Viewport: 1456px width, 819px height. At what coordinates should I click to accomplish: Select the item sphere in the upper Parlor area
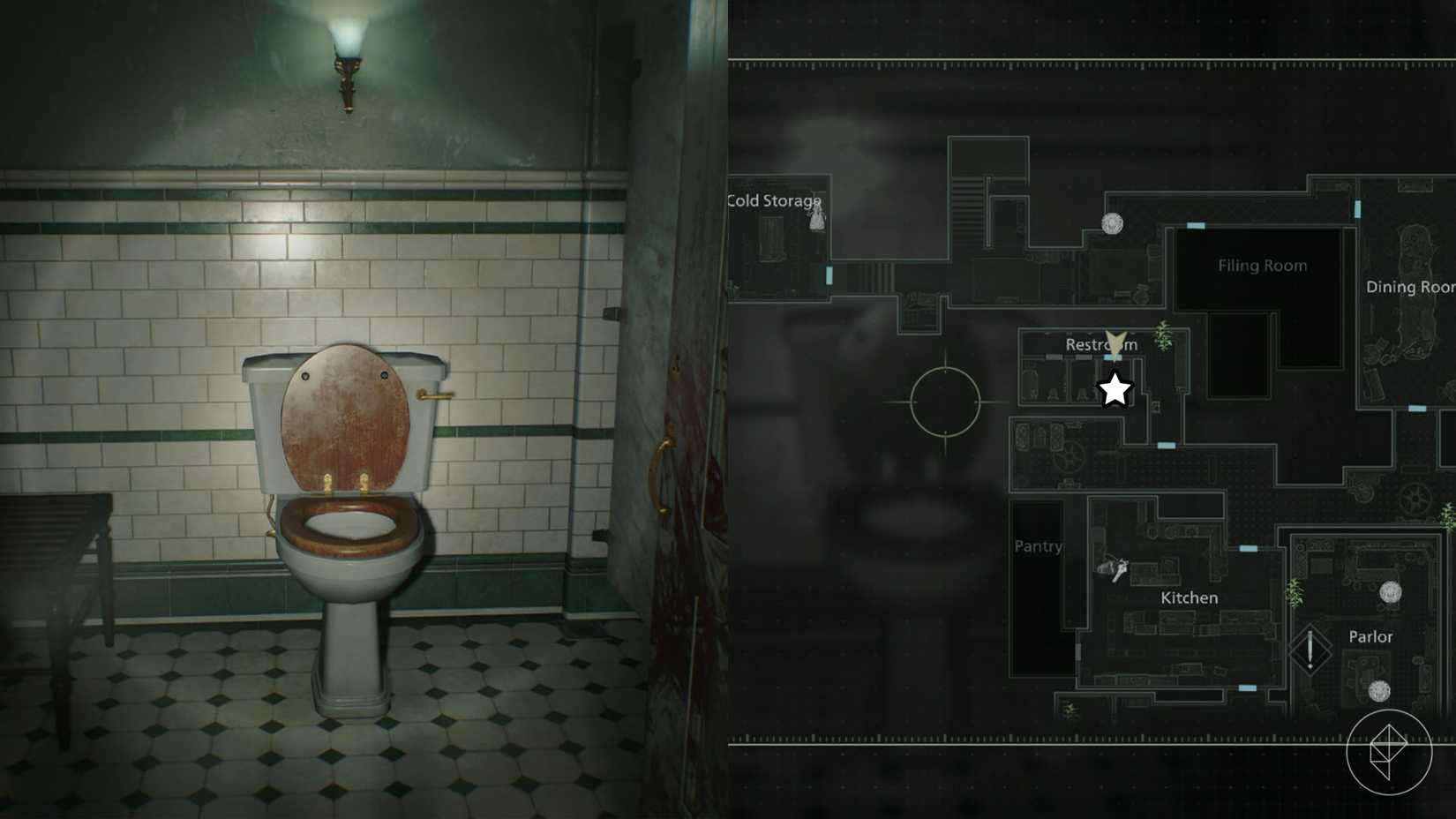(1391, 592)
